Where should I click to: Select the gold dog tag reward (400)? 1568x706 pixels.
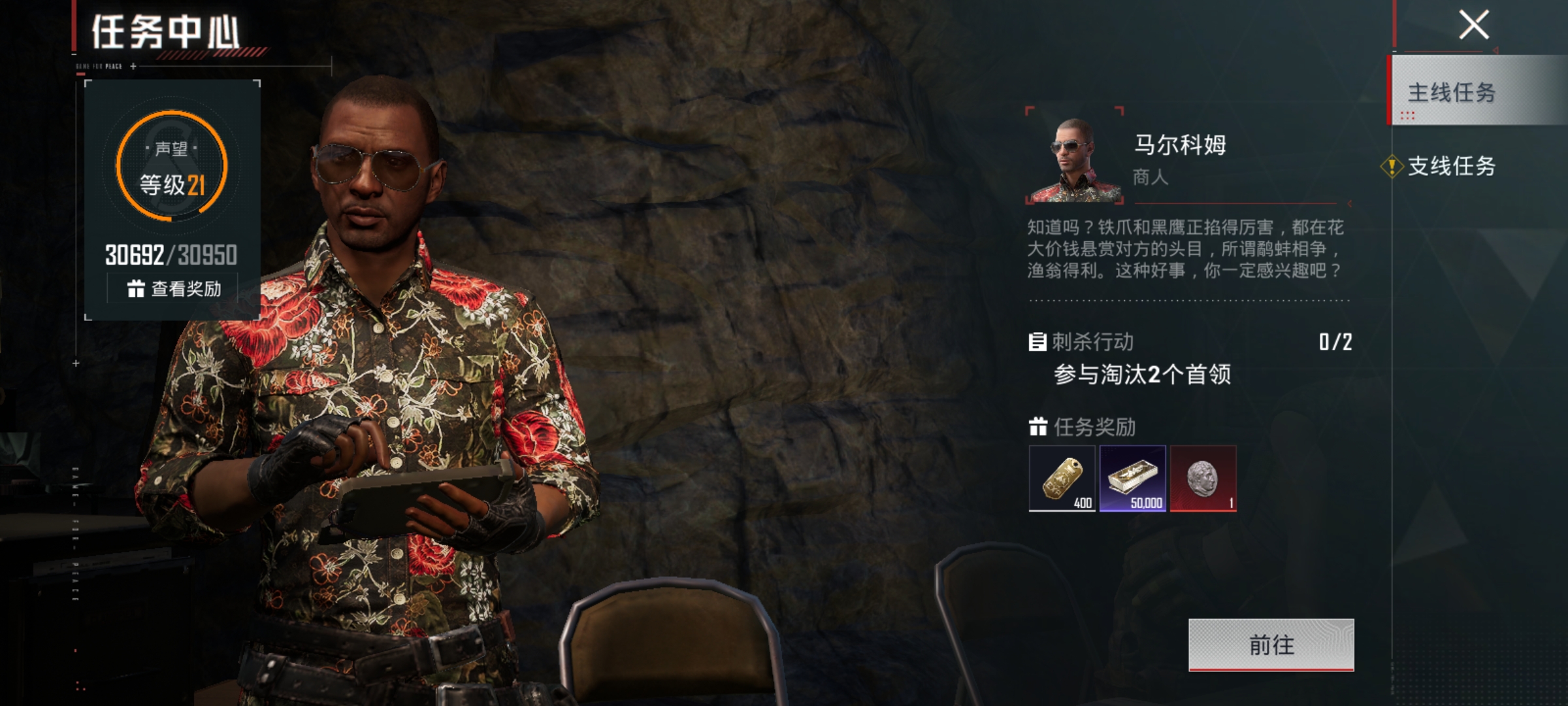coord(1062,479)
